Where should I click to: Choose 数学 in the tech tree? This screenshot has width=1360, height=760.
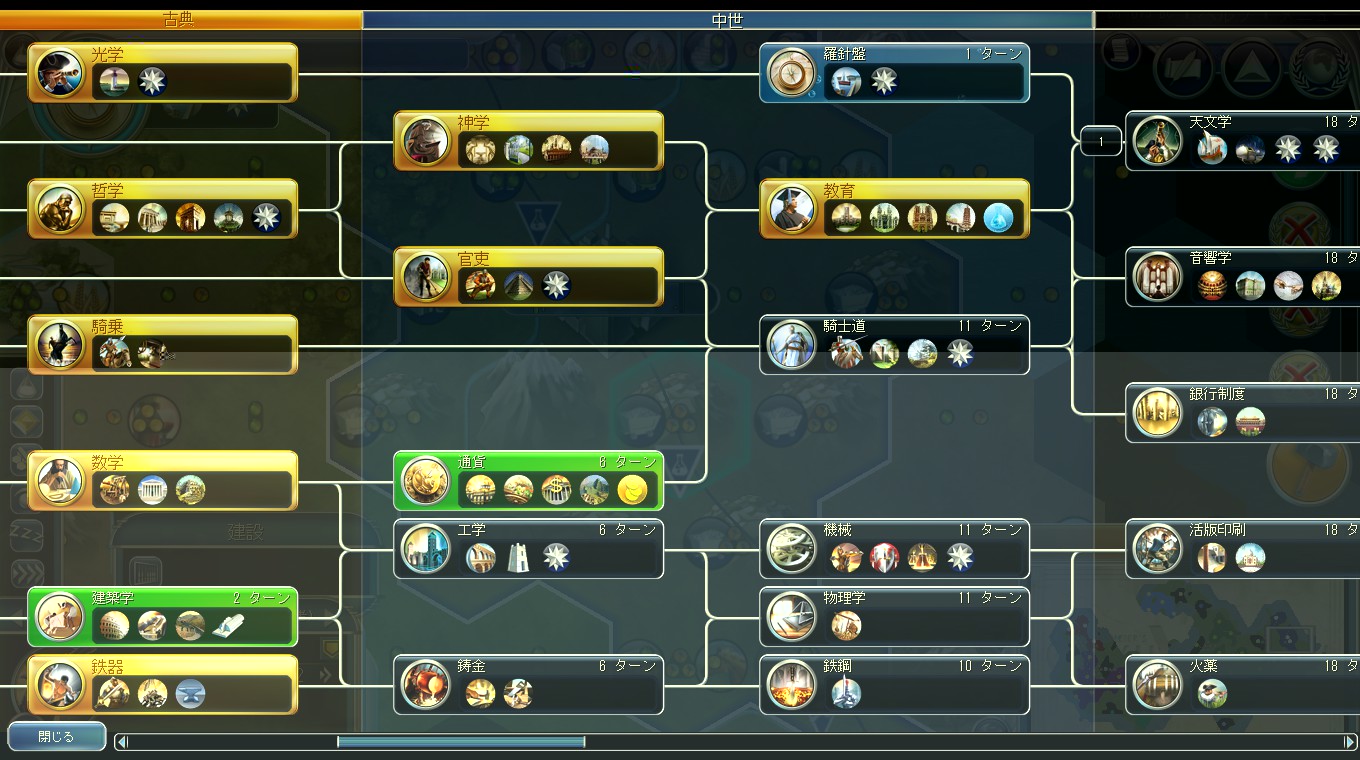(163, 480)
